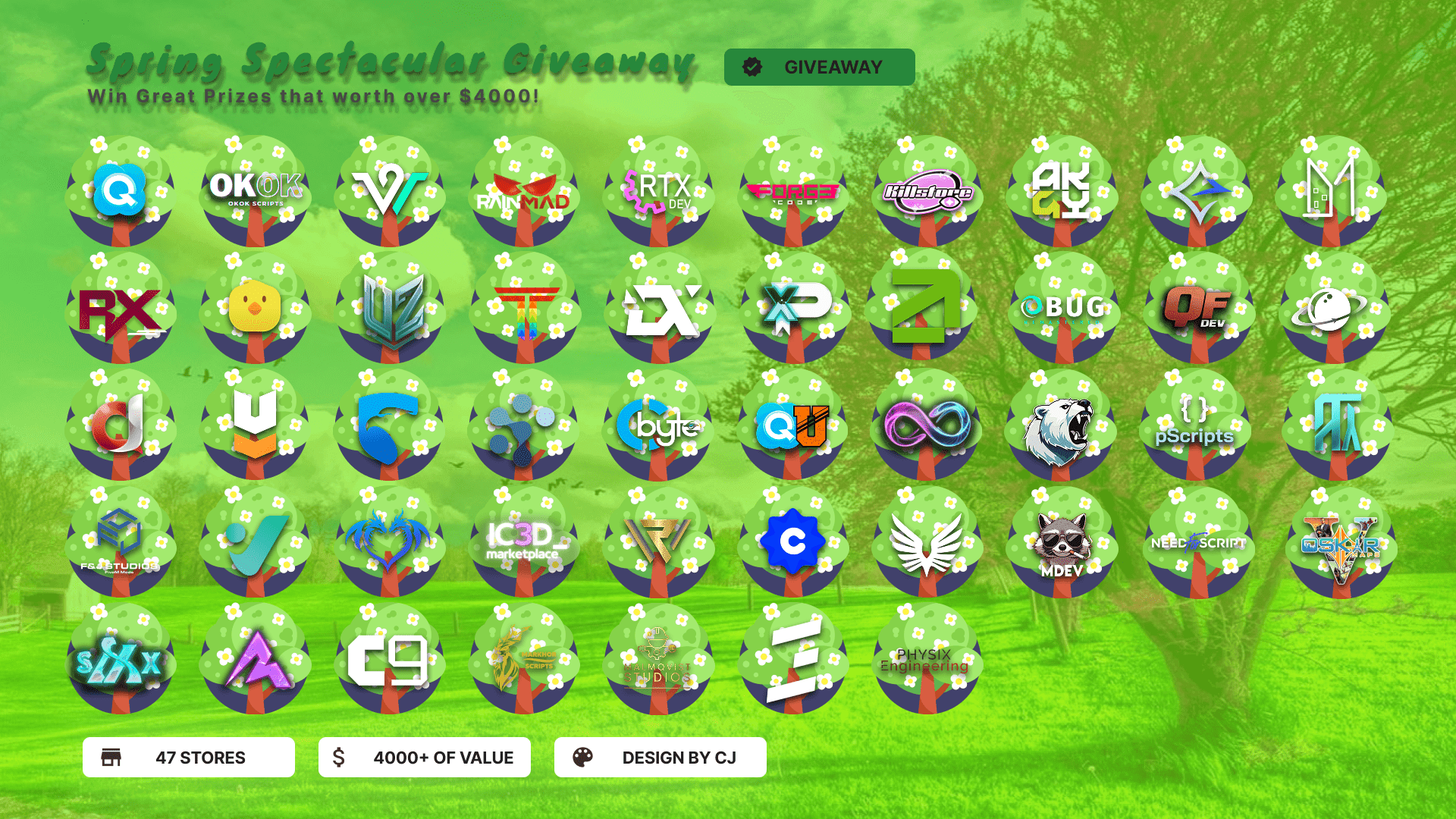The height and width of the screenshot is (819, 1456).
Task: Click the IC3D marketplace badge
Action: 524,541
